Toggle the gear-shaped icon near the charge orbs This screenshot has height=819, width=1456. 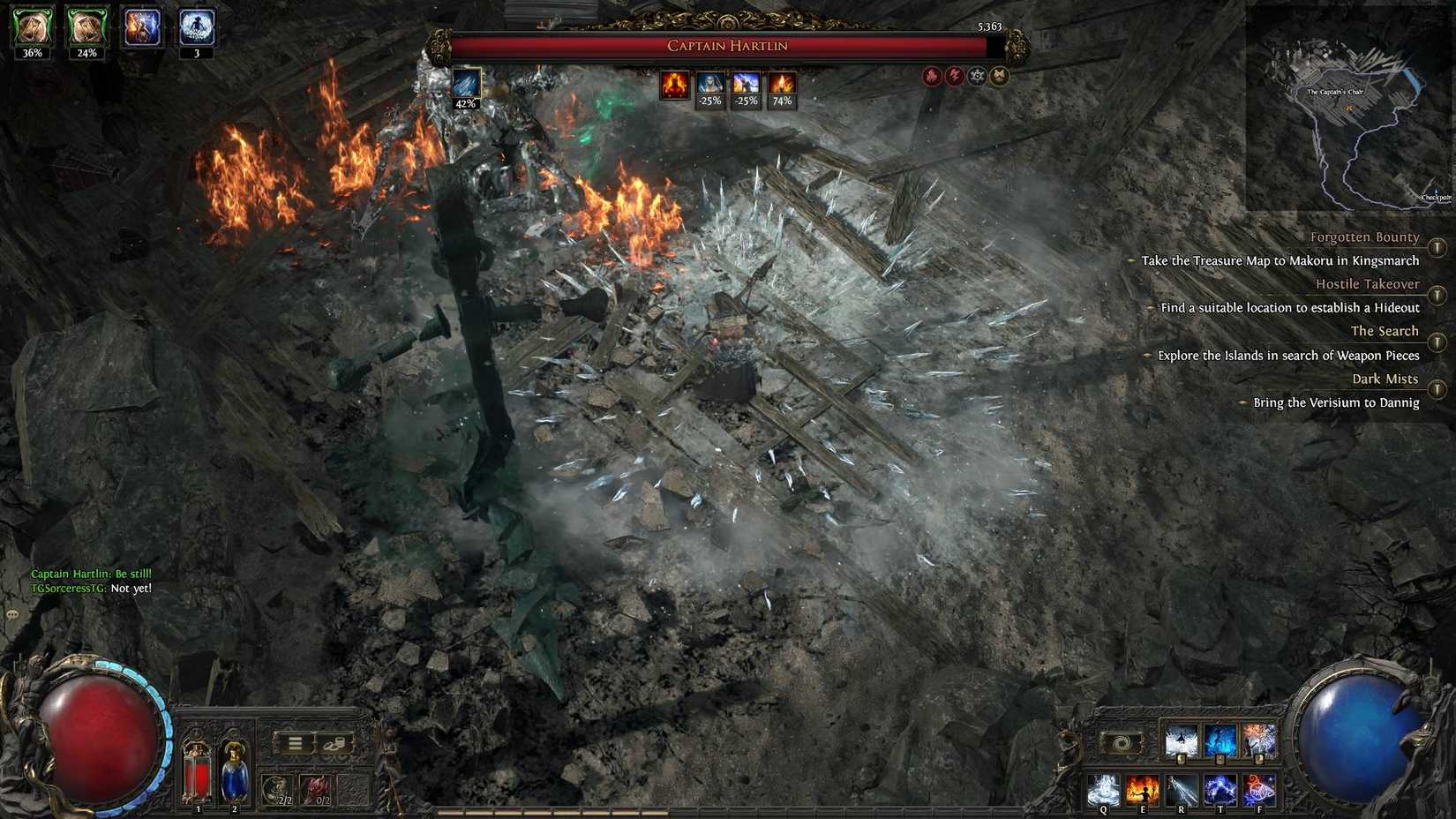(977, 76)
